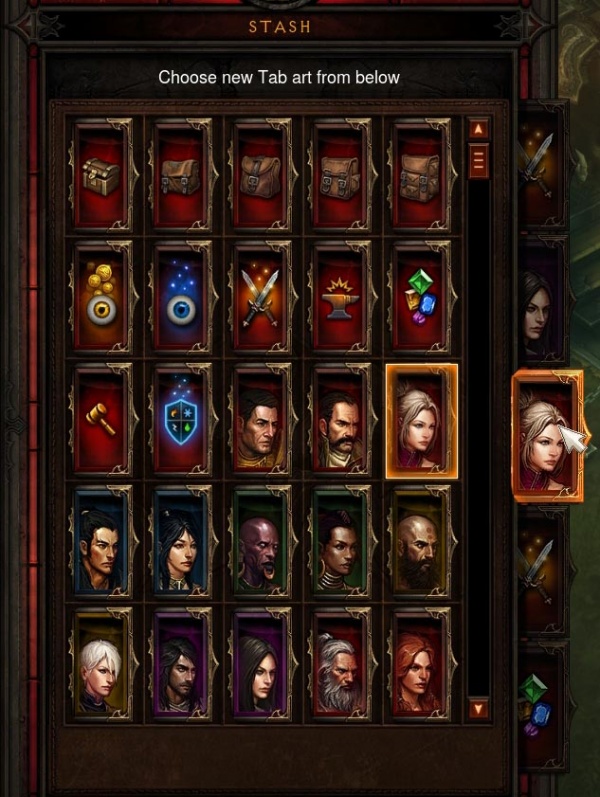Pick the gavel hammer tab art
The image size is (600, 797).
101,421
